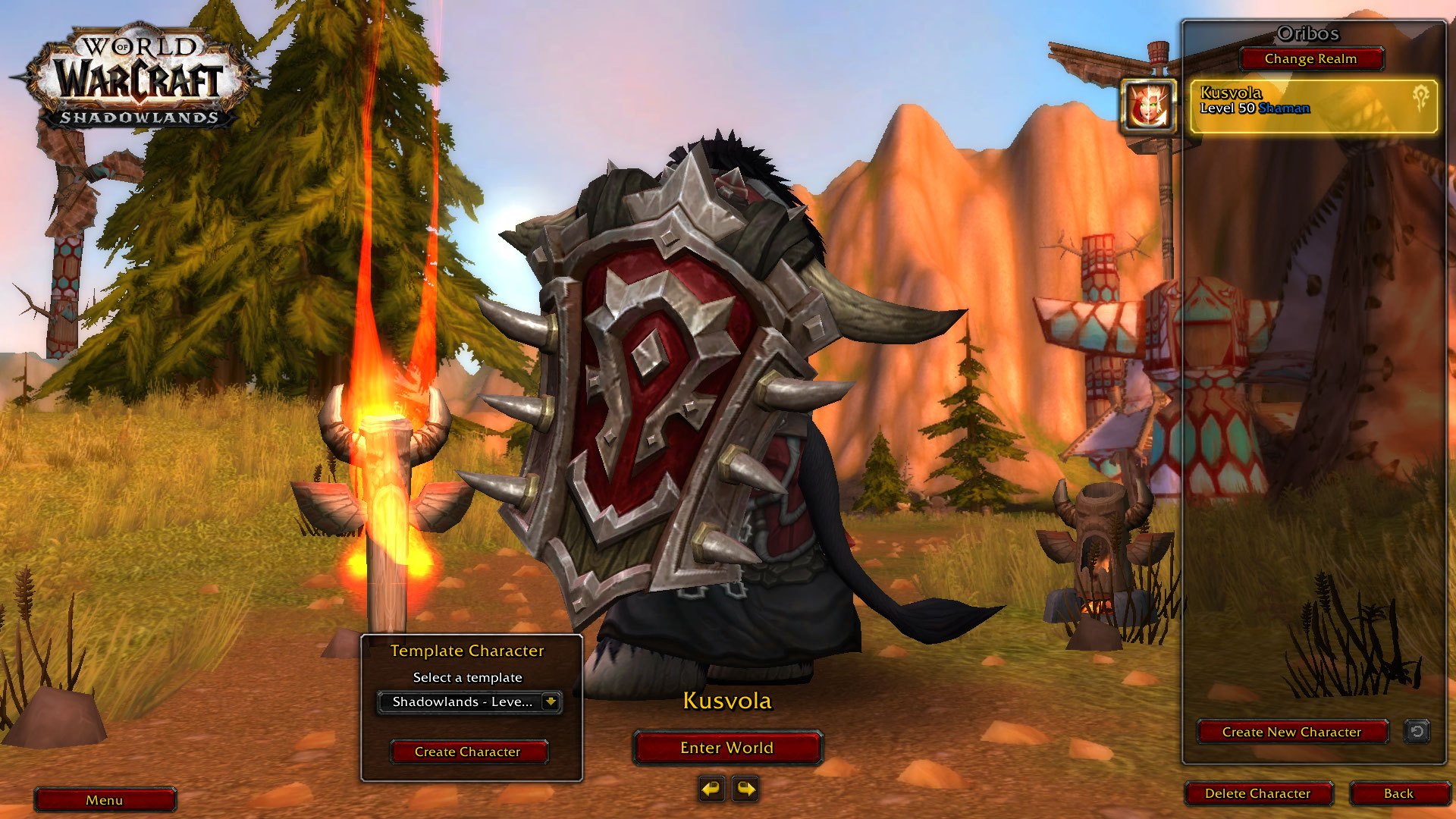Rotate character with the right arrow
1456x819 pixels.
tap(745, 789)
